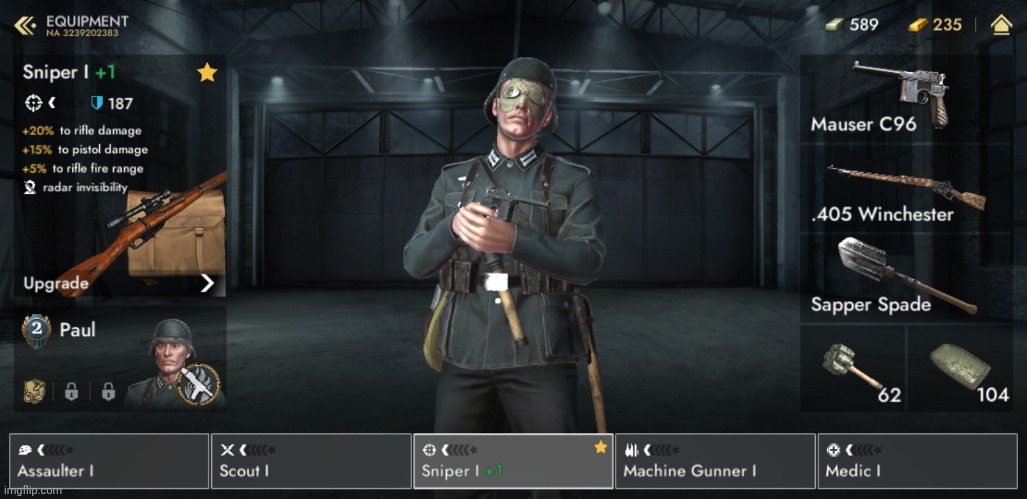1027x499 pixels.
Task: Select the Sniper I class tab
Action: (512, 461)
